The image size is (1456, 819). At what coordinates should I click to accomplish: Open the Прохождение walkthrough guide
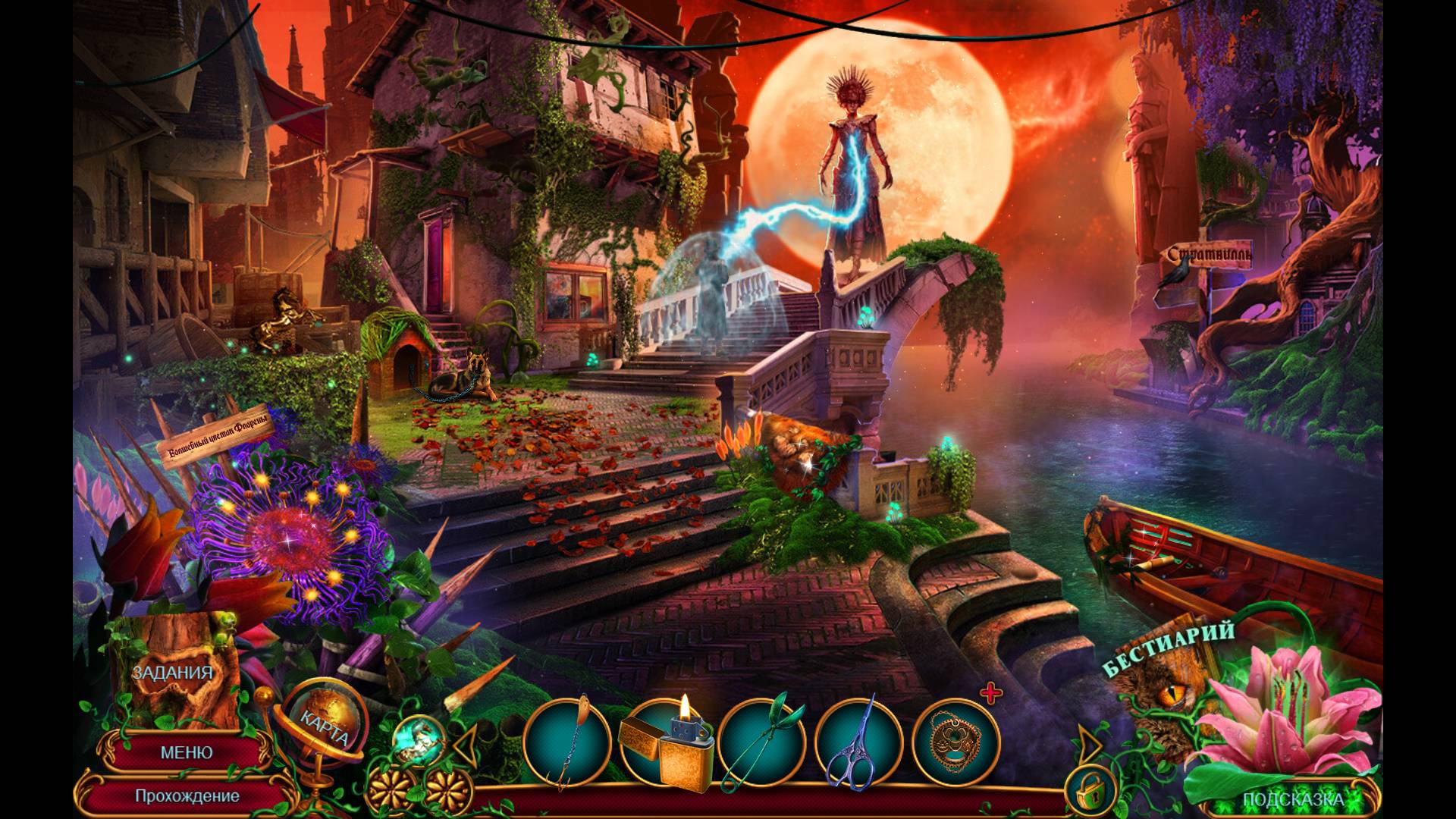(187, 796)
